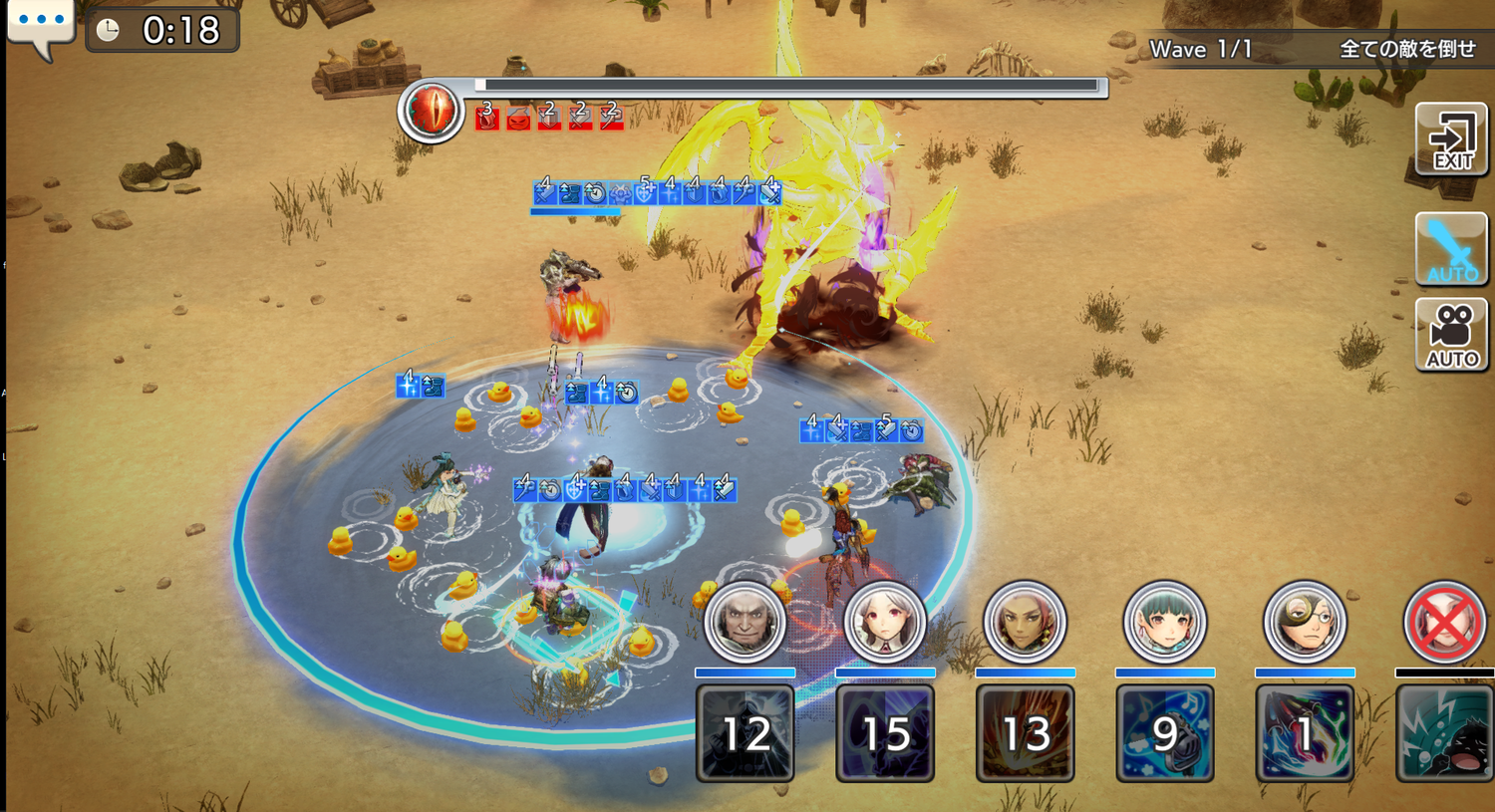Activate the skill with cooldown 13
Image resolution: width=1495 pixels, height=812 pixels.
(x=1025, y=733)
